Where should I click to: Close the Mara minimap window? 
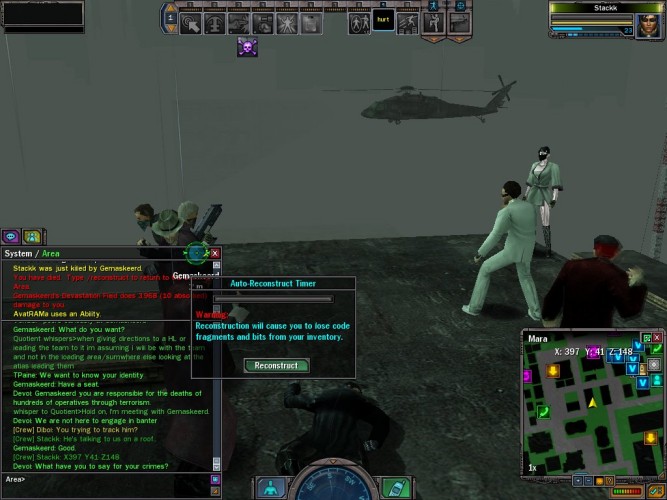coord(654,339)
